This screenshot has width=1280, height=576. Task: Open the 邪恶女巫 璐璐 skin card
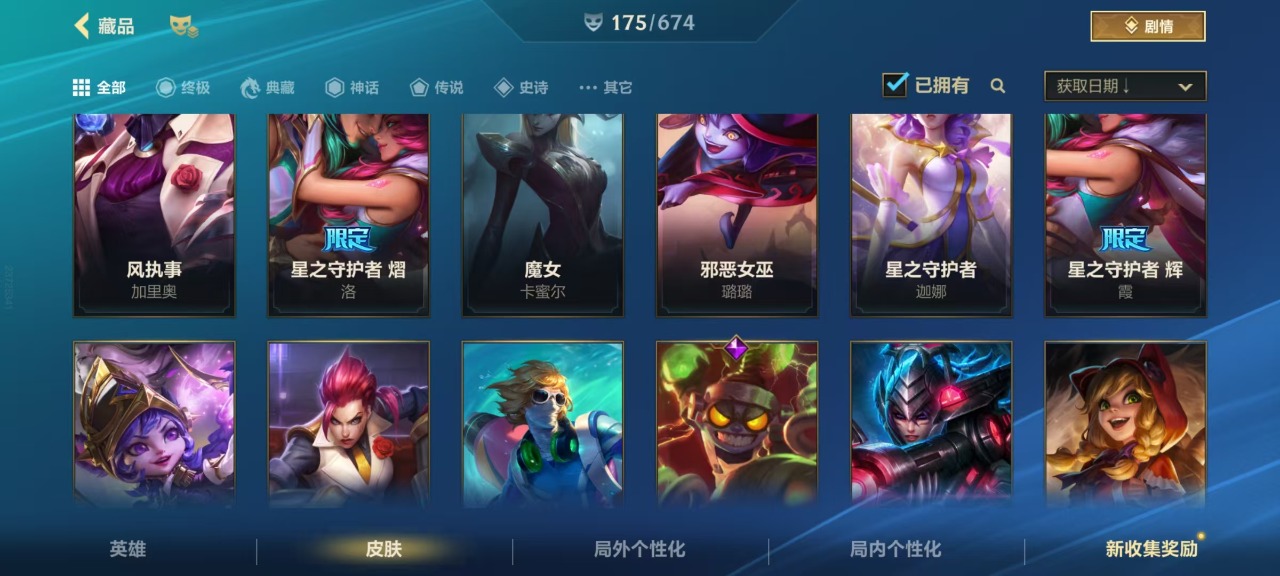pyautogui.click(x=737, y=215)
